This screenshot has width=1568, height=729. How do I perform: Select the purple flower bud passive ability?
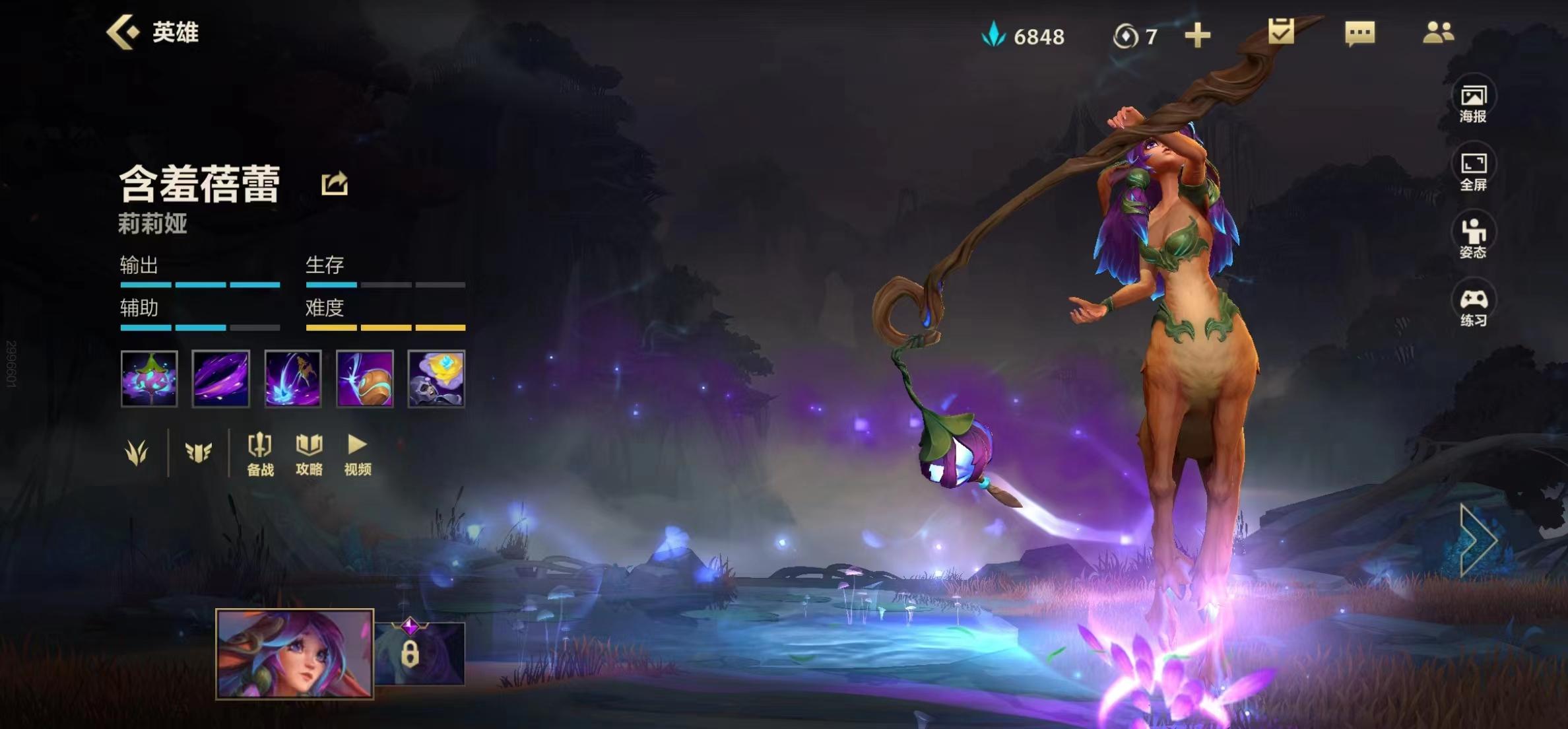click(149, 378)
